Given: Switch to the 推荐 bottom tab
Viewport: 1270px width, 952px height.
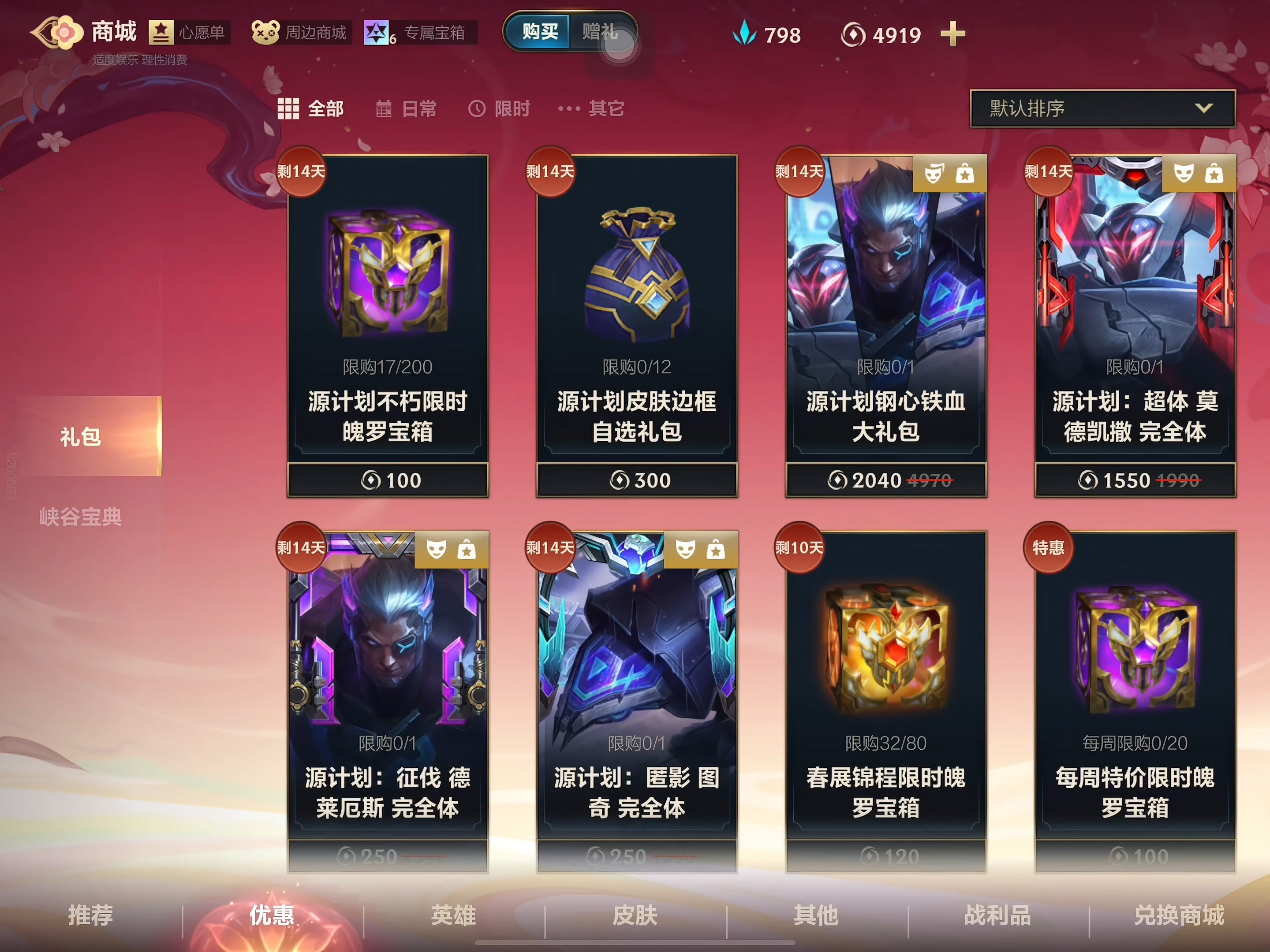Looking at the screenshot, I should pos(91,915).
